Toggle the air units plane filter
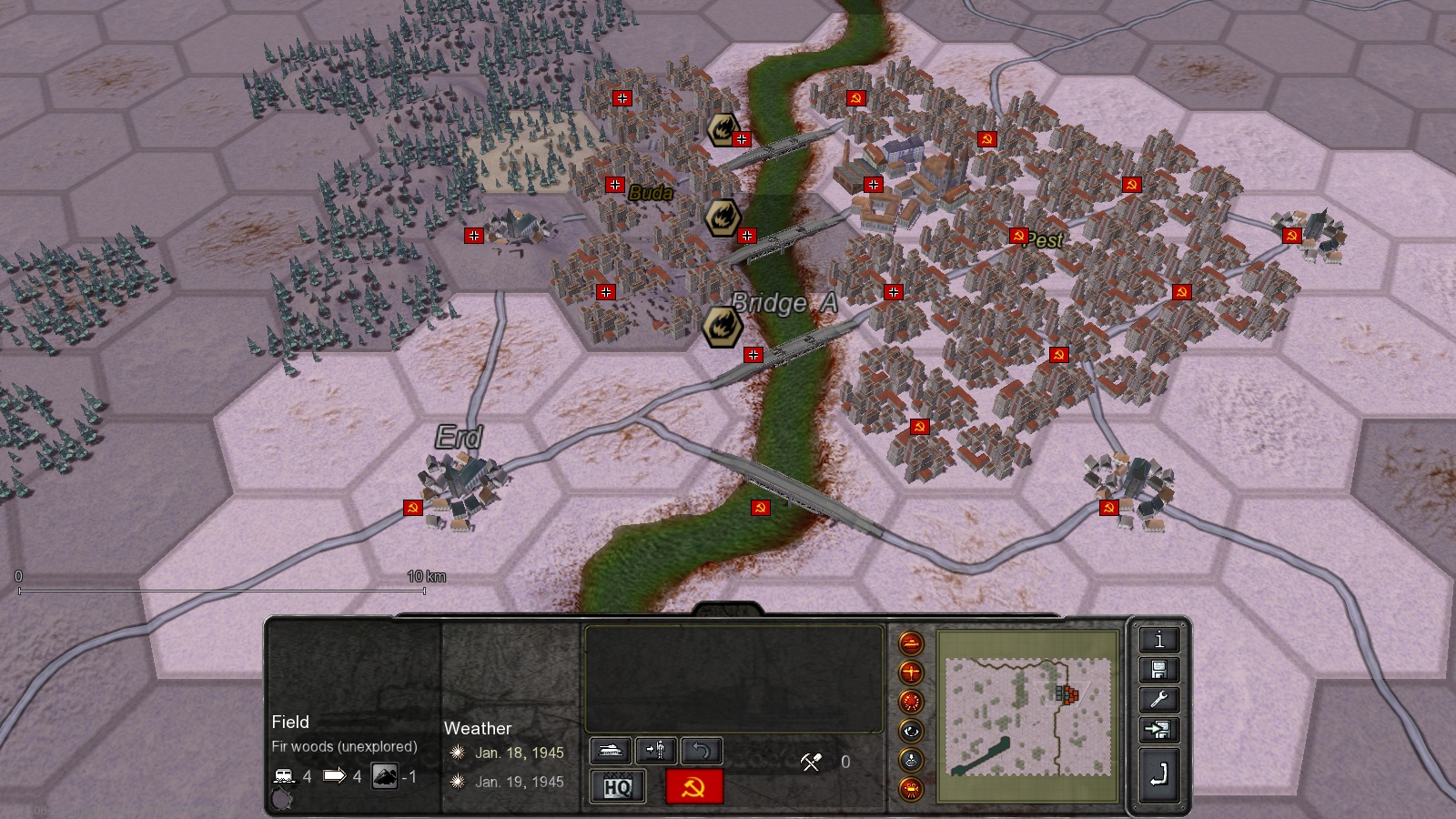1456x819 pixels. coord(911,672)
